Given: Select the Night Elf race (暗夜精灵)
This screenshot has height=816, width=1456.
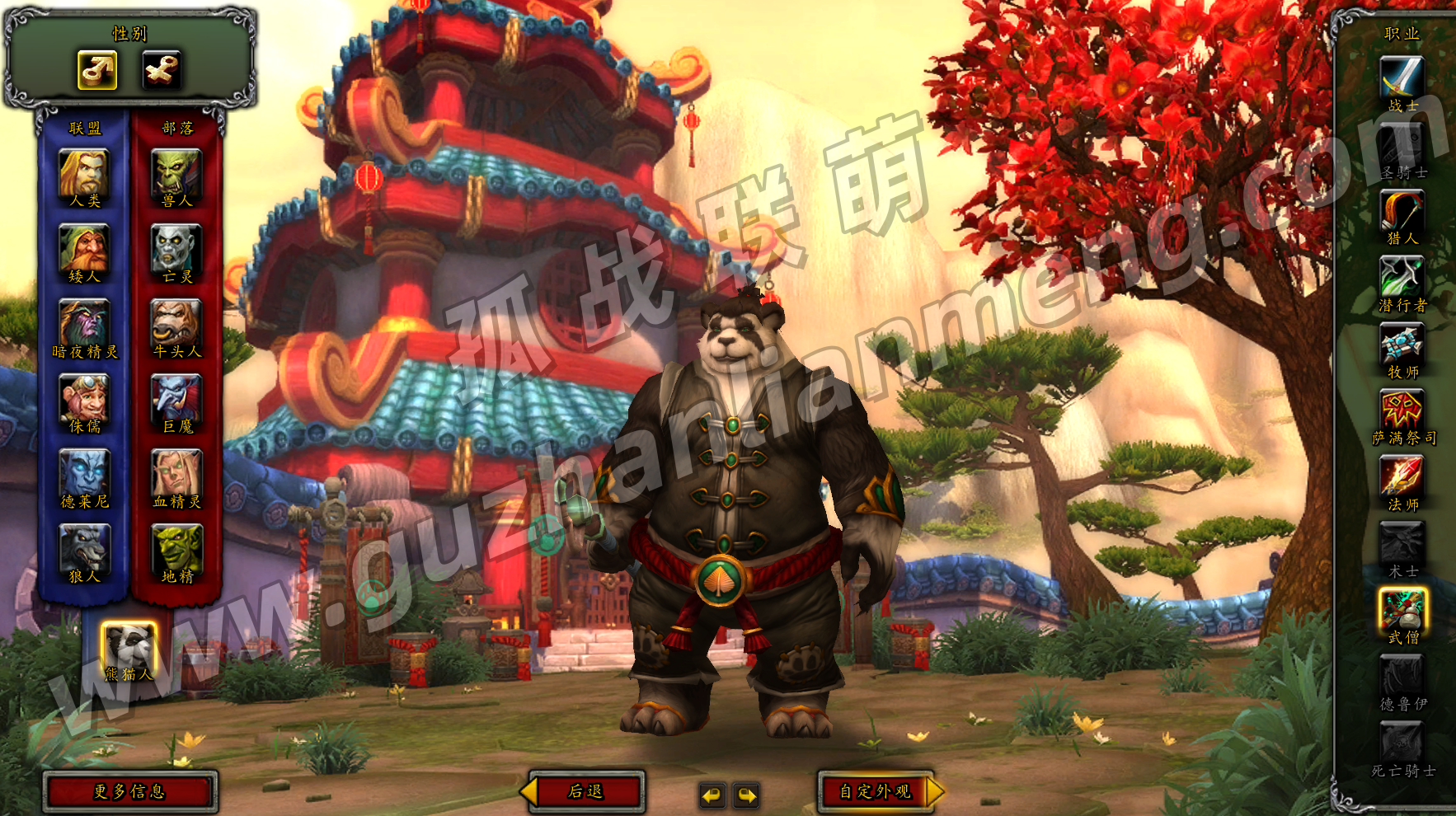Looking at the screenshot, I should coord(84,323).
